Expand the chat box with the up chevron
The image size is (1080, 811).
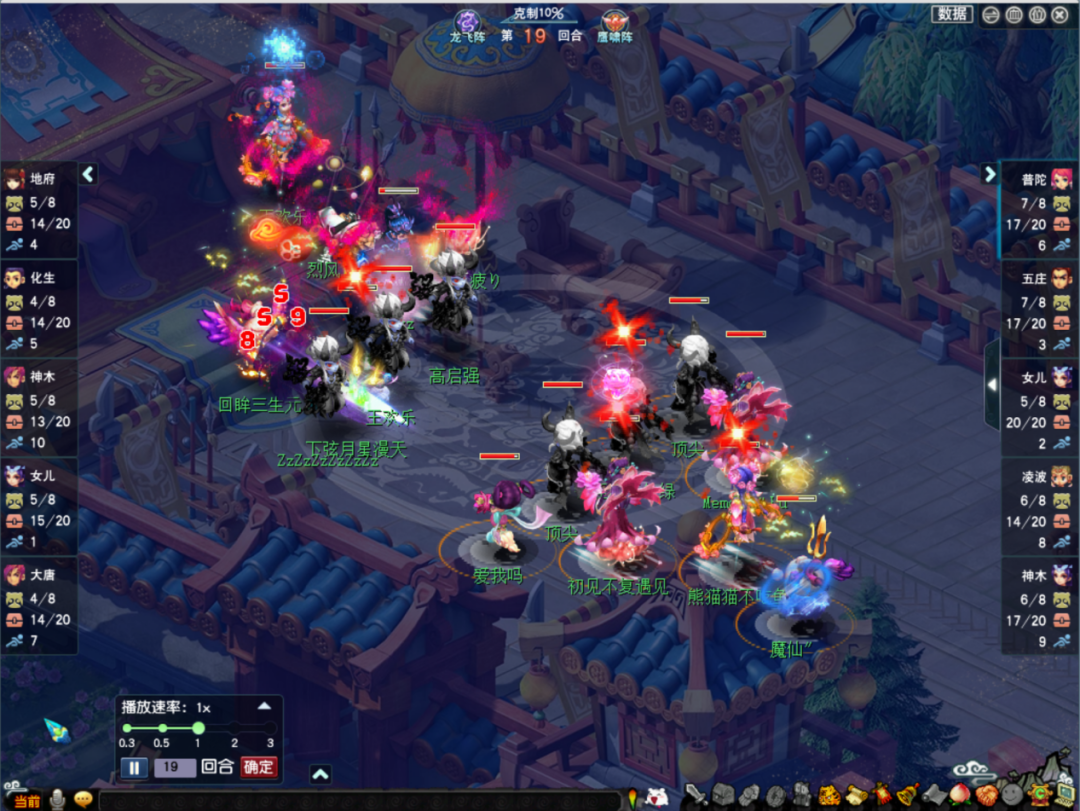[x=320, y=773]
